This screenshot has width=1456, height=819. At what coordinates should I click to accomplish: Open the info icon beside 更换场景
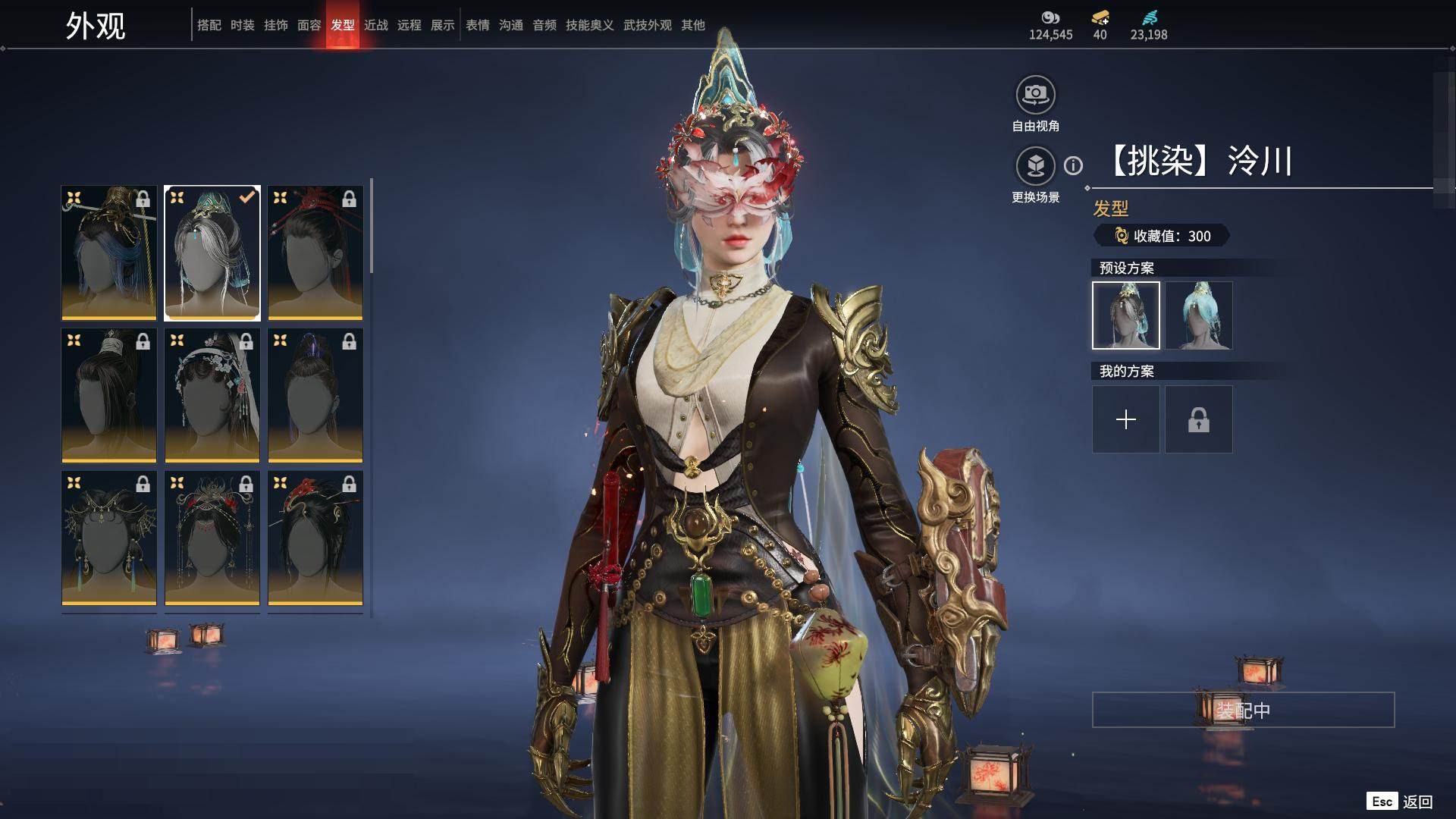(1073, 165)
